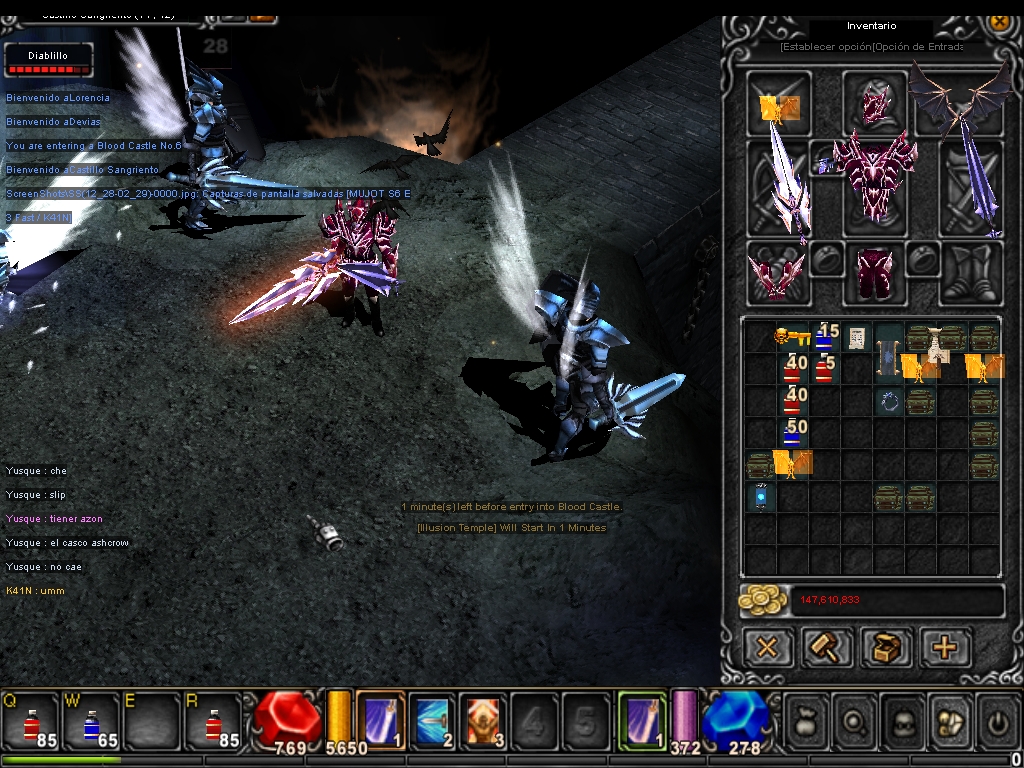Image resolution: width=1024 pixels, height=768 pixels.
Task: Click the golden plus button
Action: tap(945, 647)
